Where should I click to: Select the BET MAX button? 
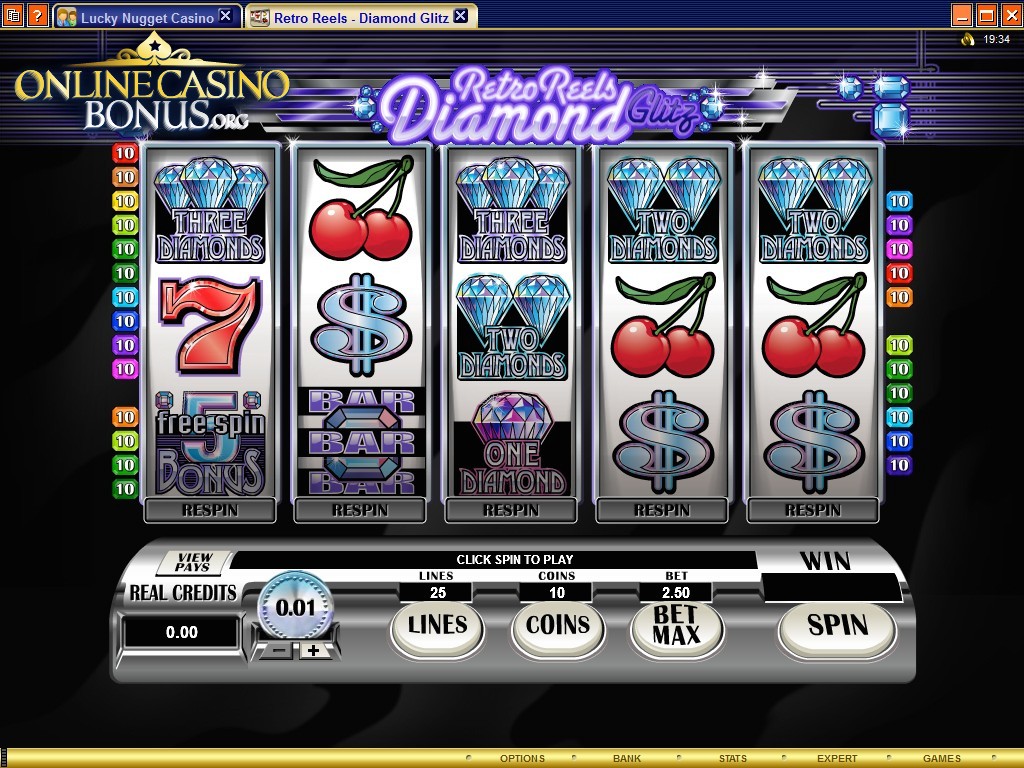tap(674, 627)
